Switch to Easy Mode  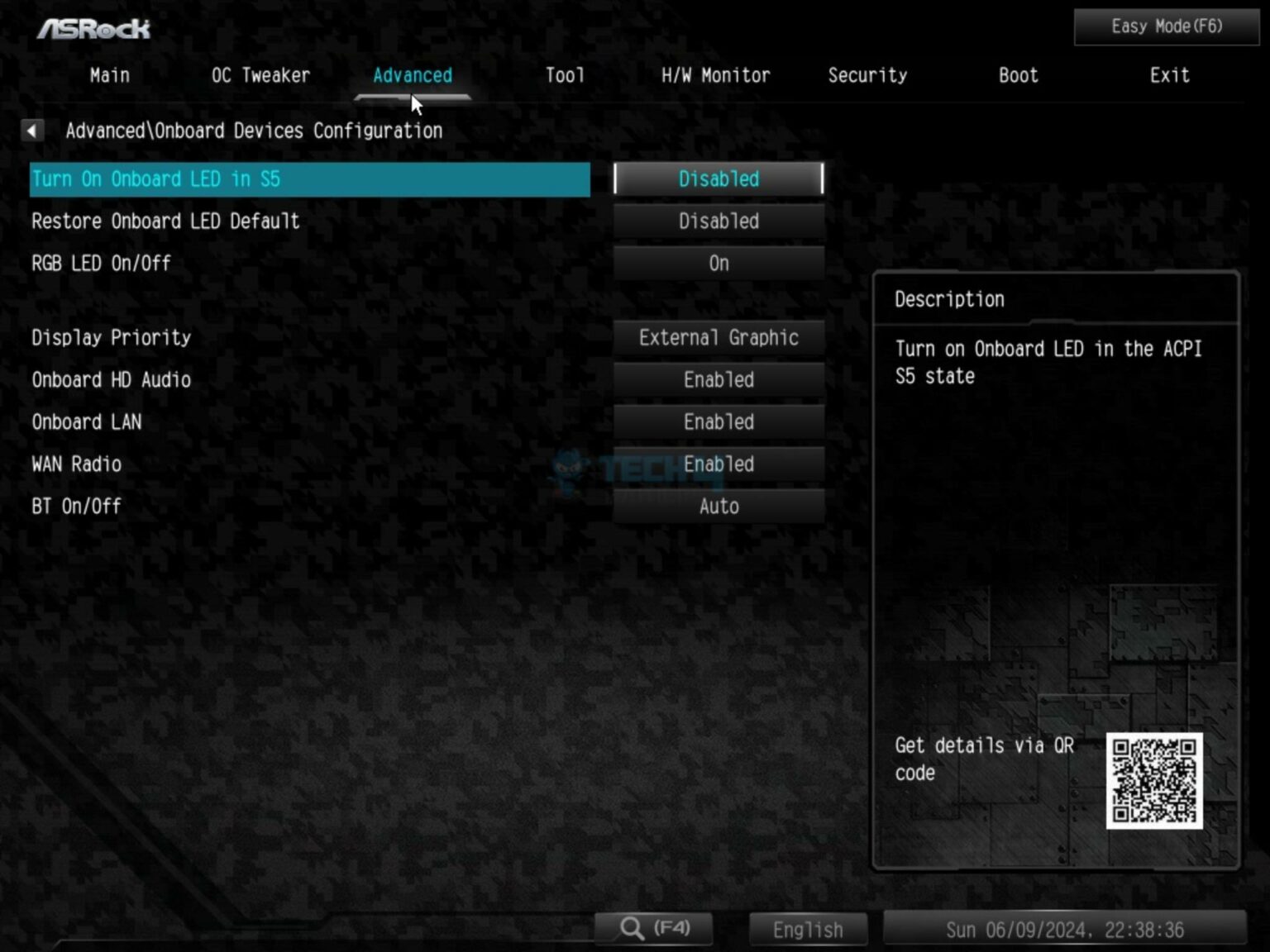pyautogui.click(x=1166, y=27)
